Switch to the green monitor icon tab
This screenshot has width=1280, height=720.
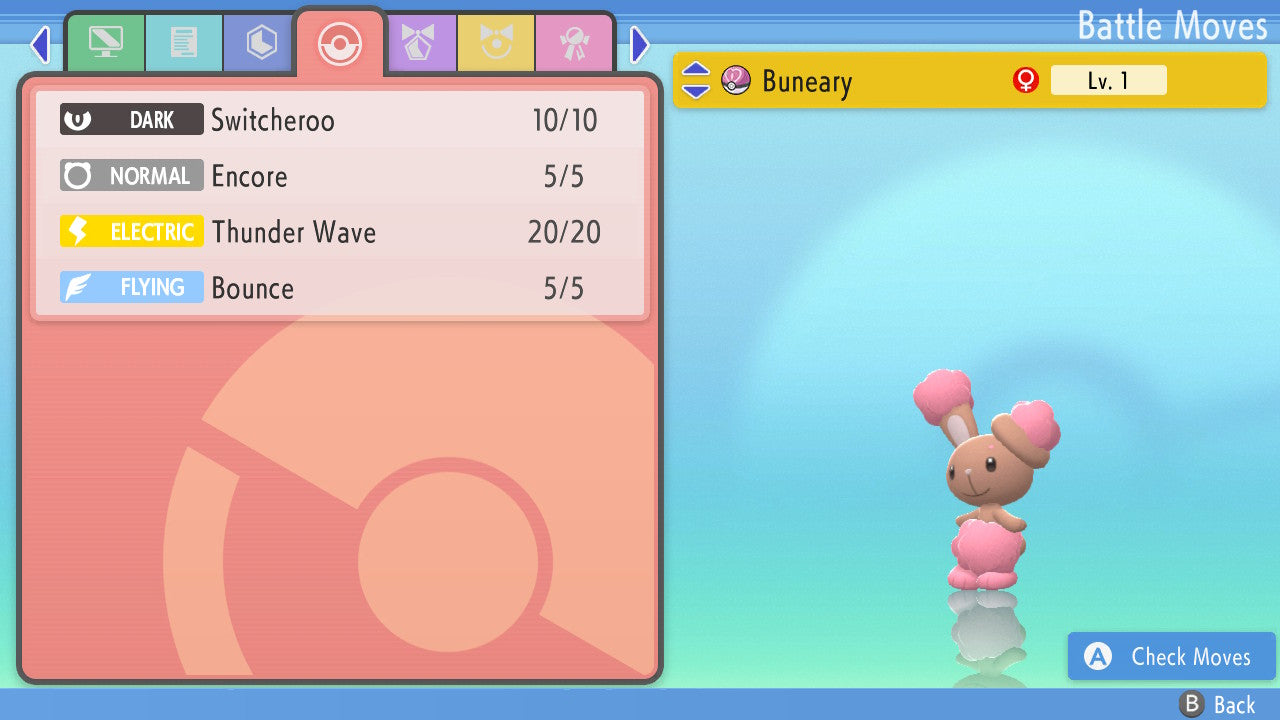click(x=105, y=43)
